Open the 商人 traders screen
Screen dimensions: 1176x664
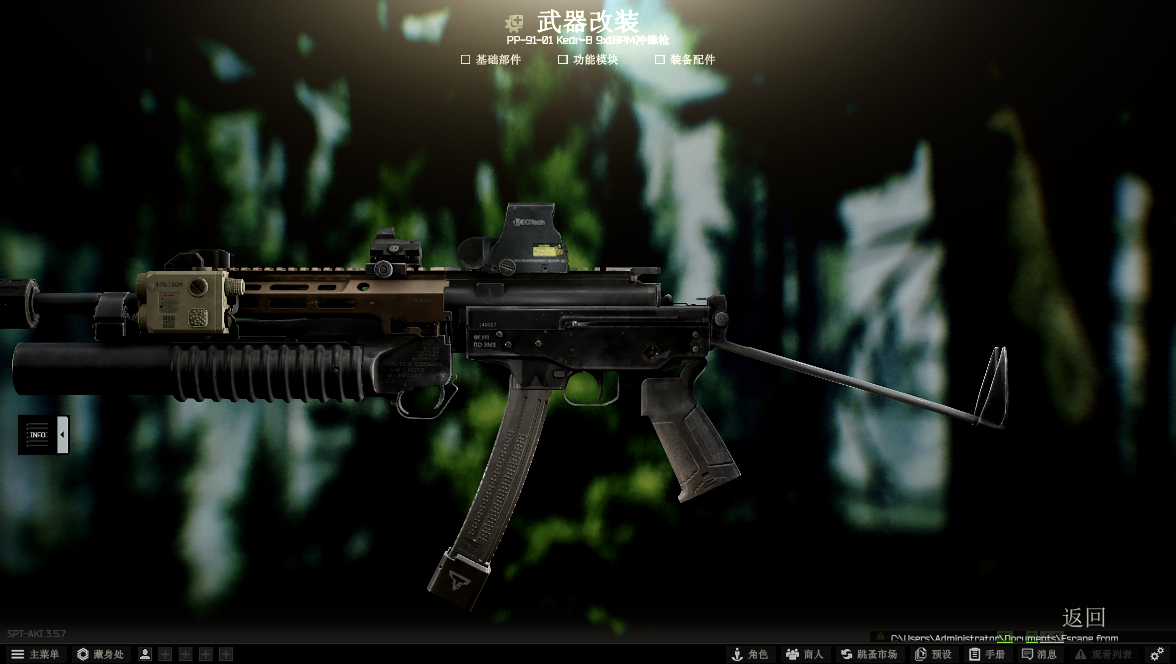(804, 654)
